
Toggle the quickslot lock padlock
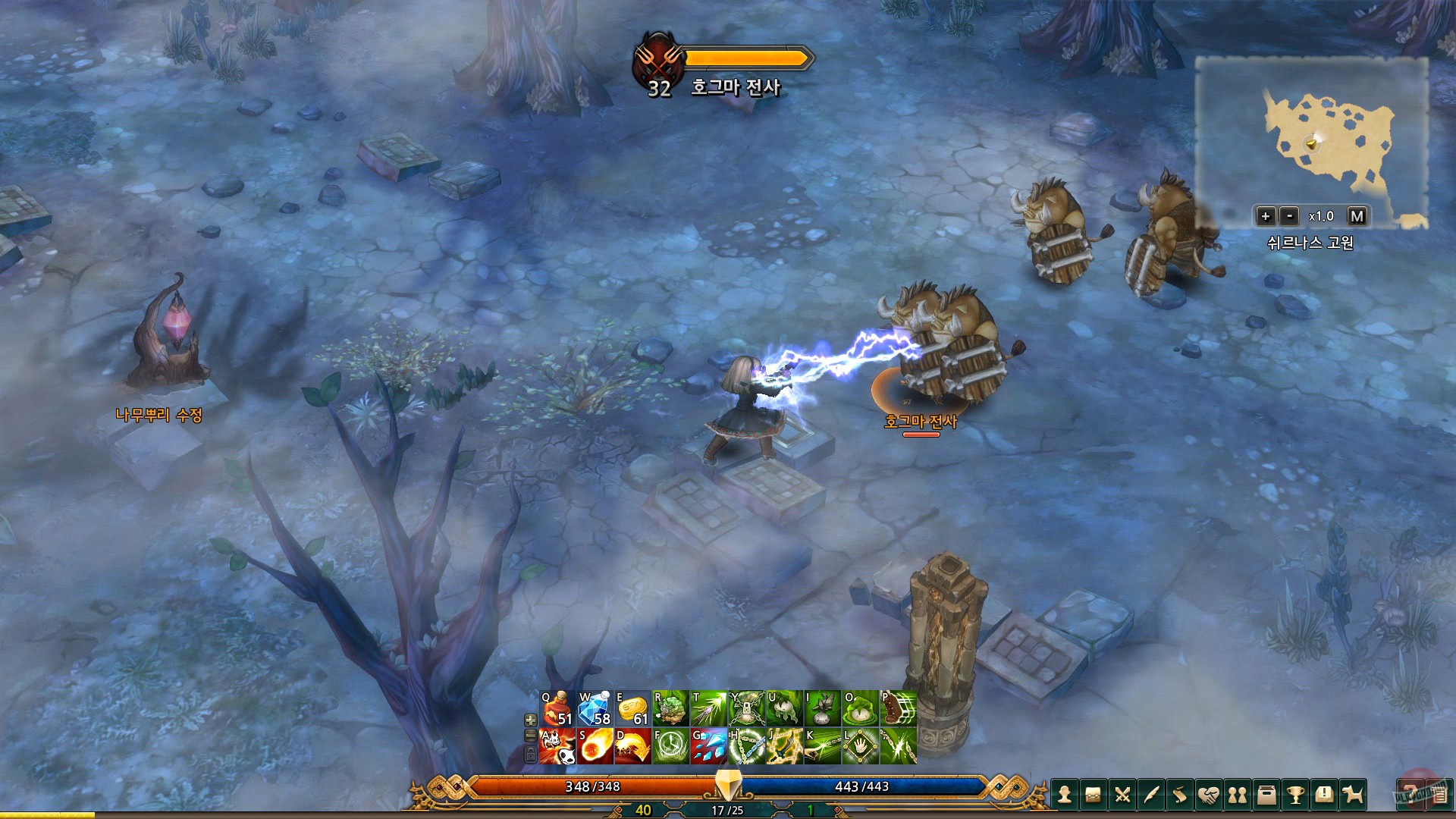[x=531, y=755]
